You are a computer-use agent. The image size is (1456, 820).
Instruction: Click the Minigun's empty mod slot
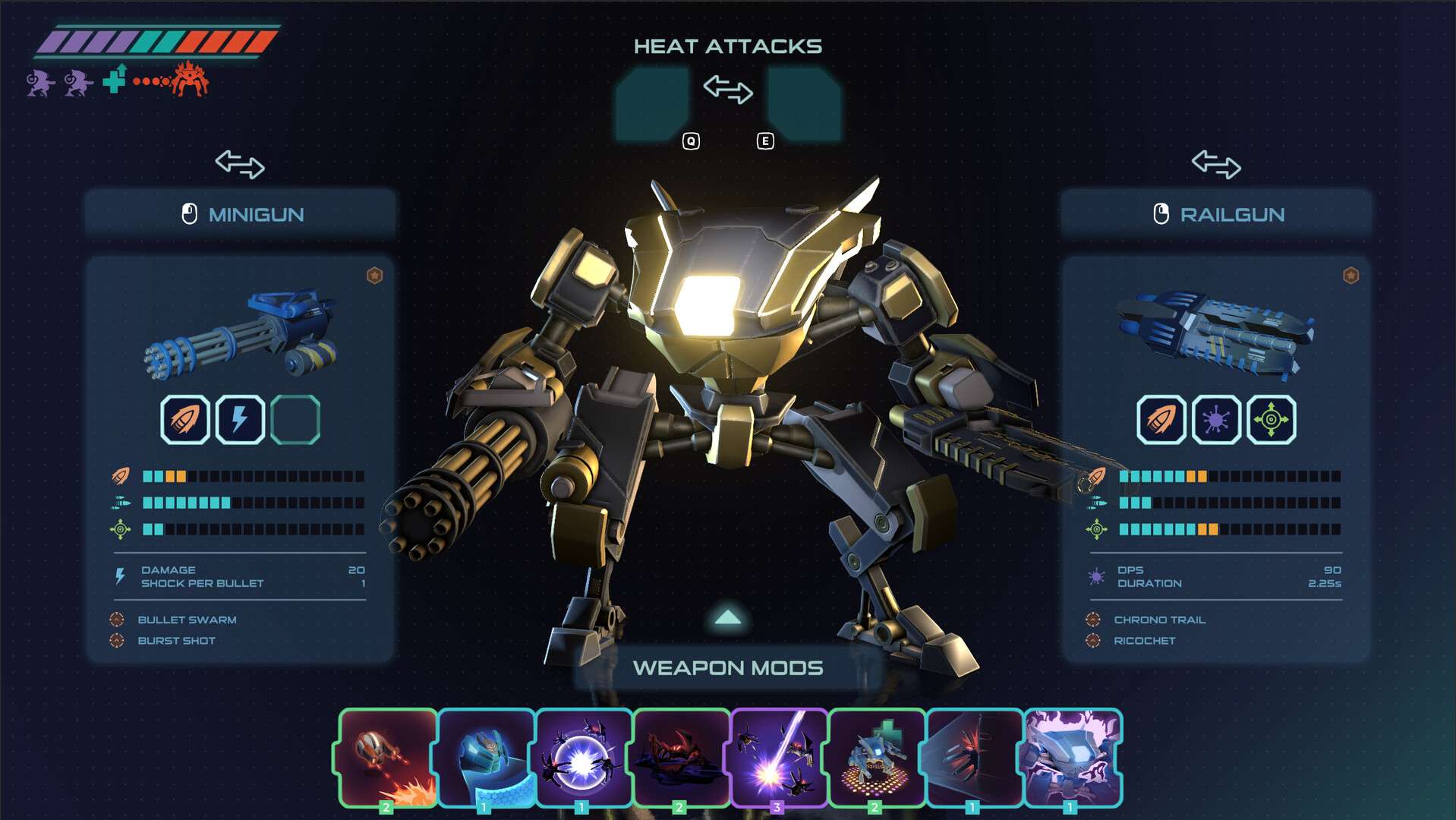(295, 420)
